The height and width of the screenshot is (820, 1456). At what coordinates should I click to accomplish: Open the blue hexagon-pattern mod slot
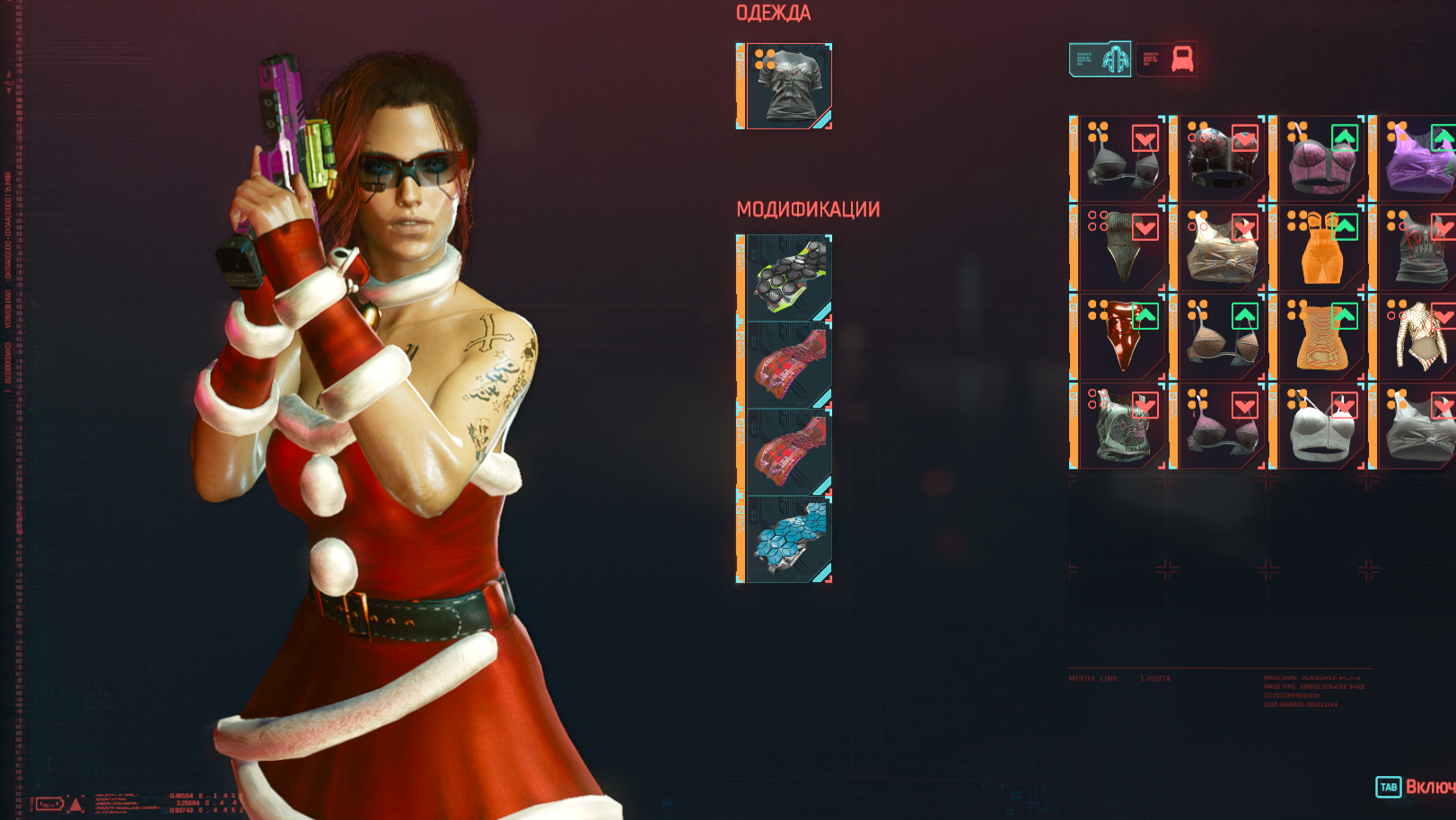pos(788,539)
